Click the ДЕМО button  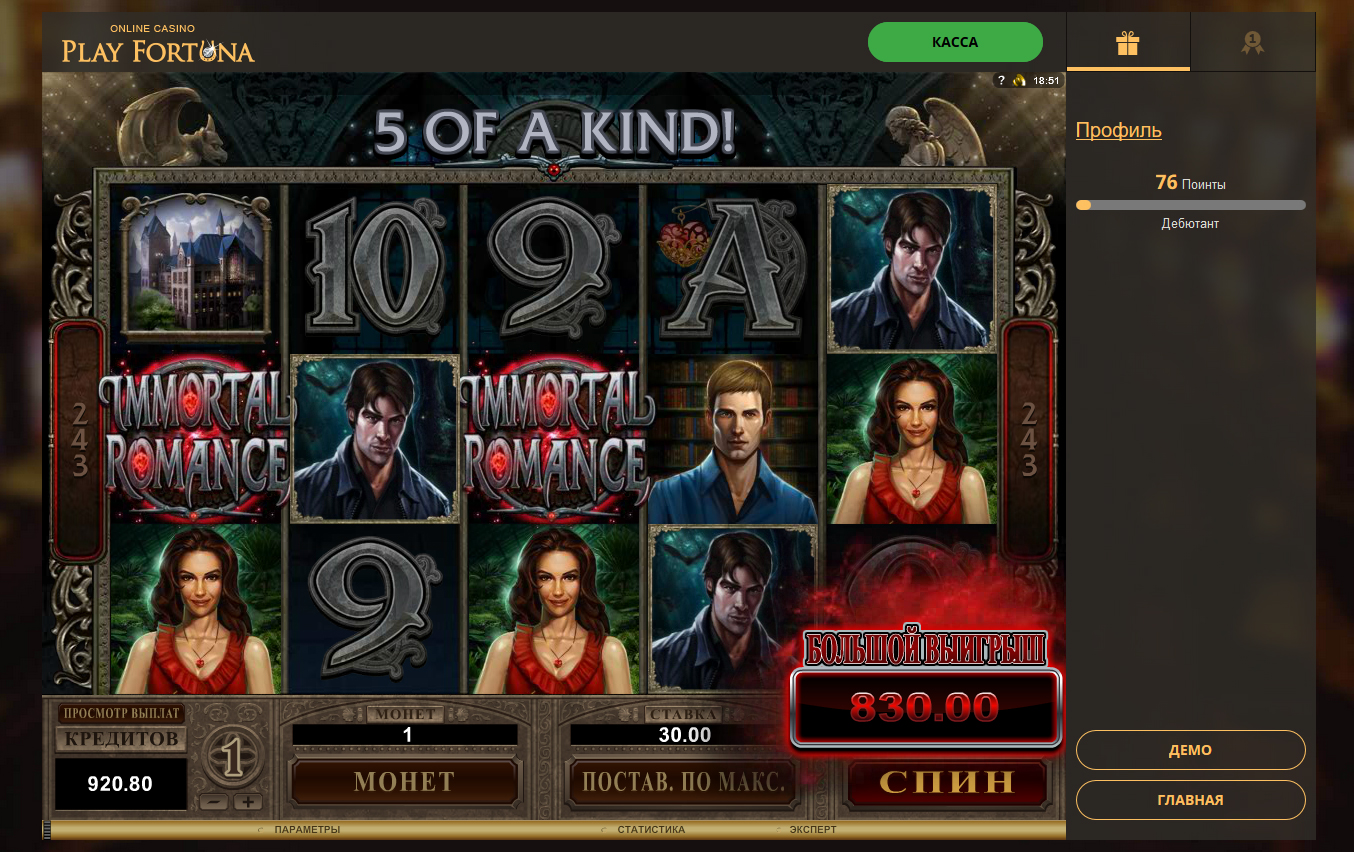click(1190, 750)
